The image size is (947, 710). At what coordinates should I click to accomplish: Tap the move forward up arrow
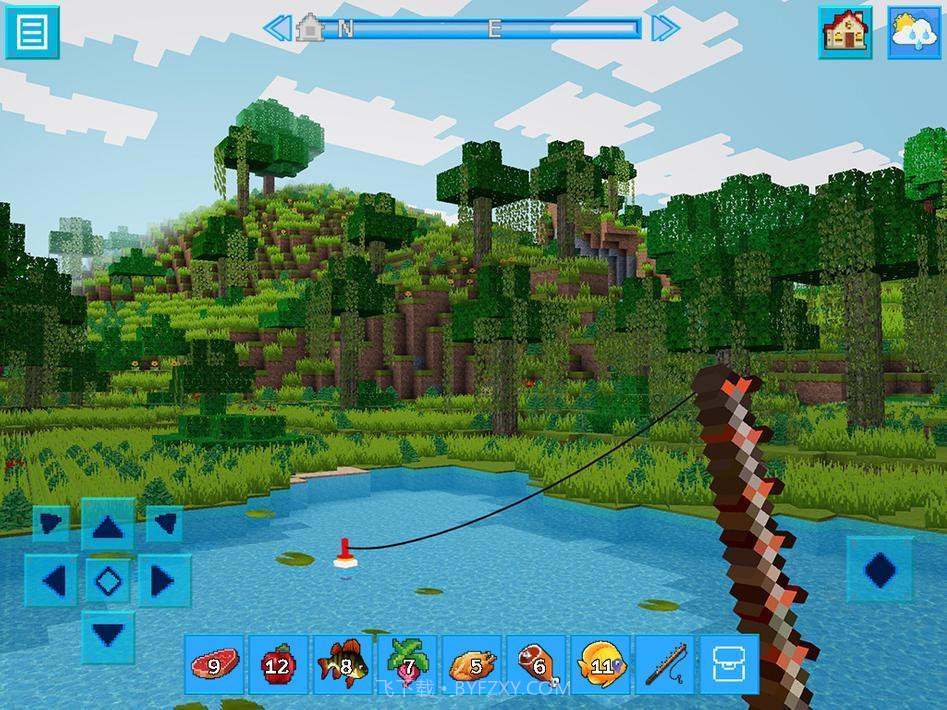[x=108, y=525]
